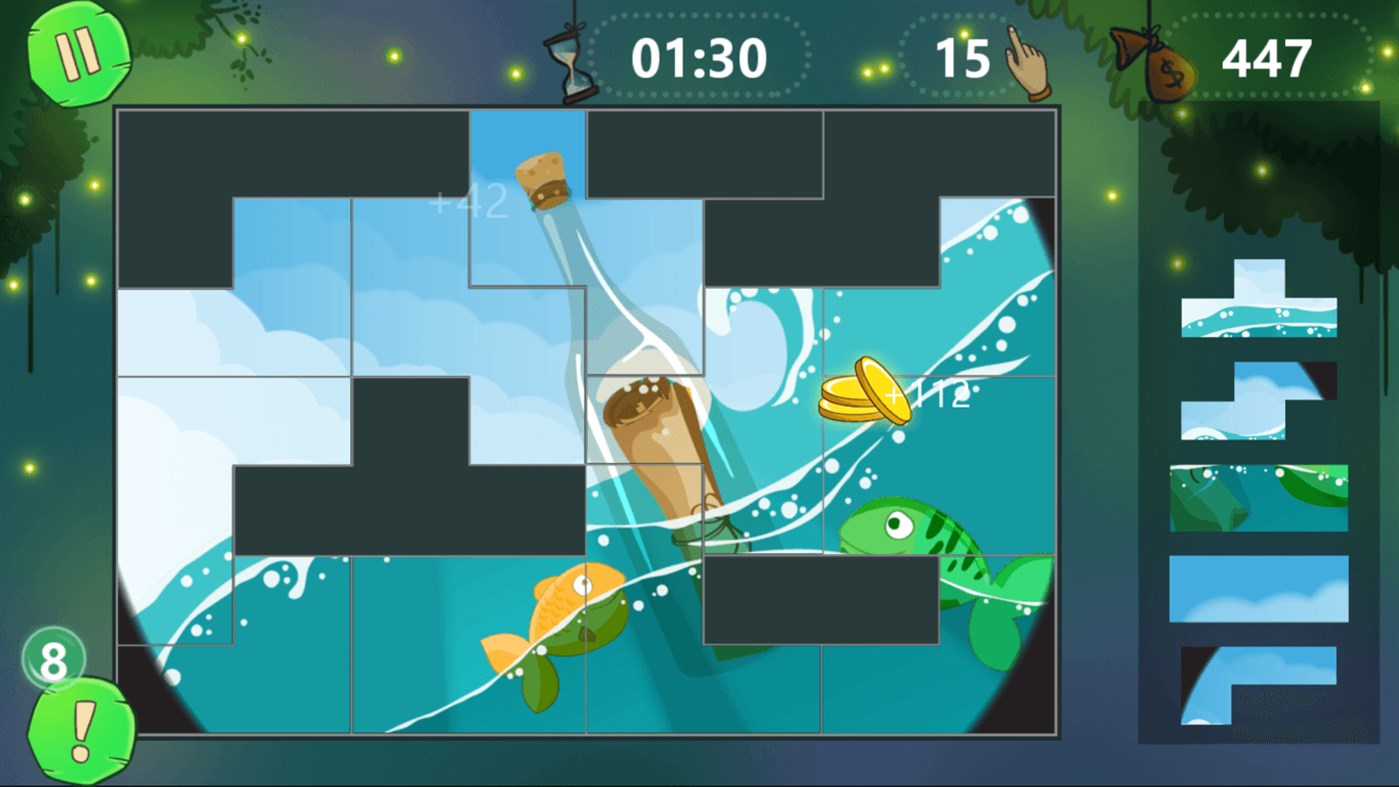Click the move counter showing 15
Image resolution: width=1399 pixels, height=787 pixels.
965,60
